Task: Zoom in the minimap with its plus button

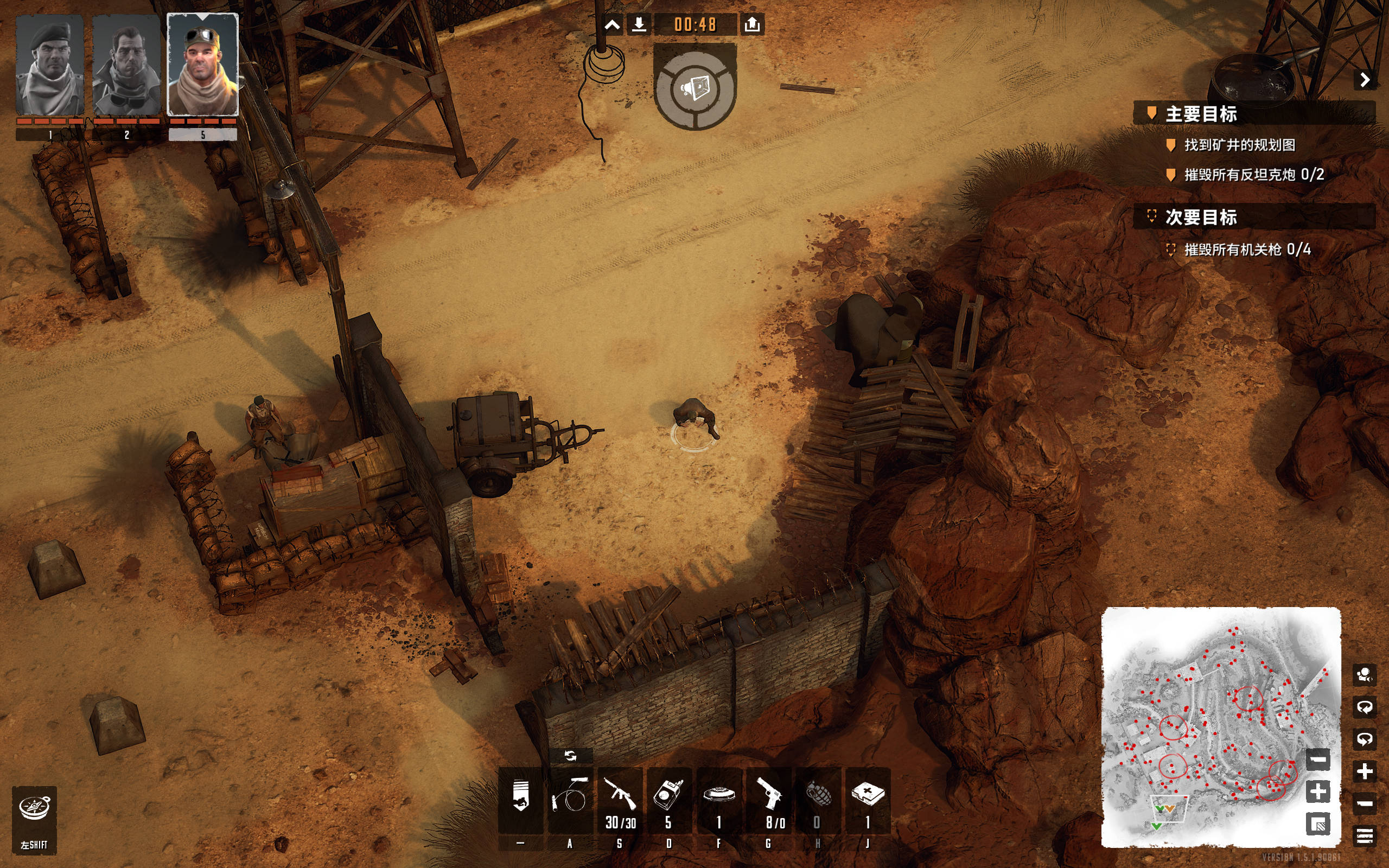Action: (1318, 792)
